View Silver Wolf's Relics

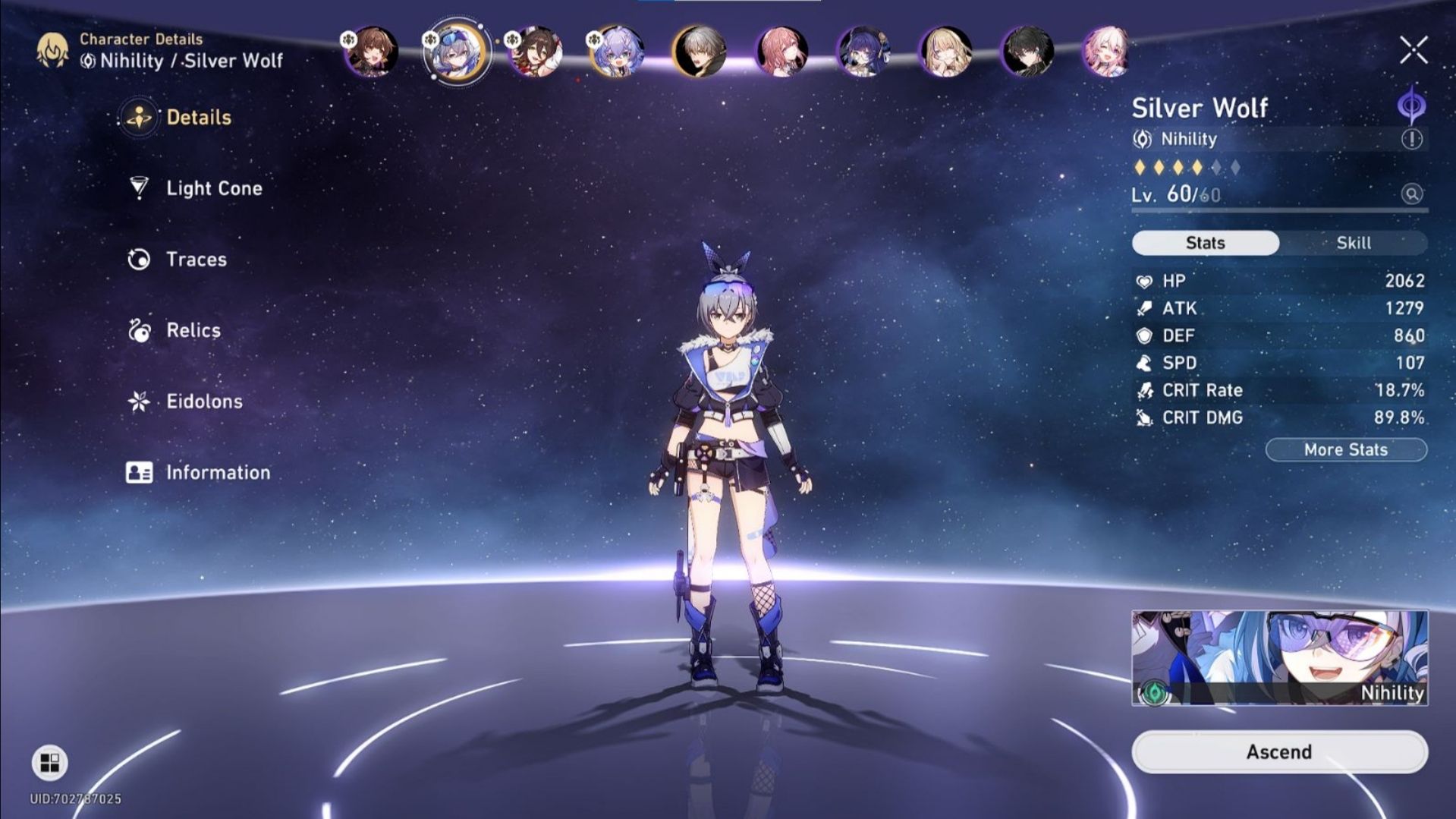193,330
